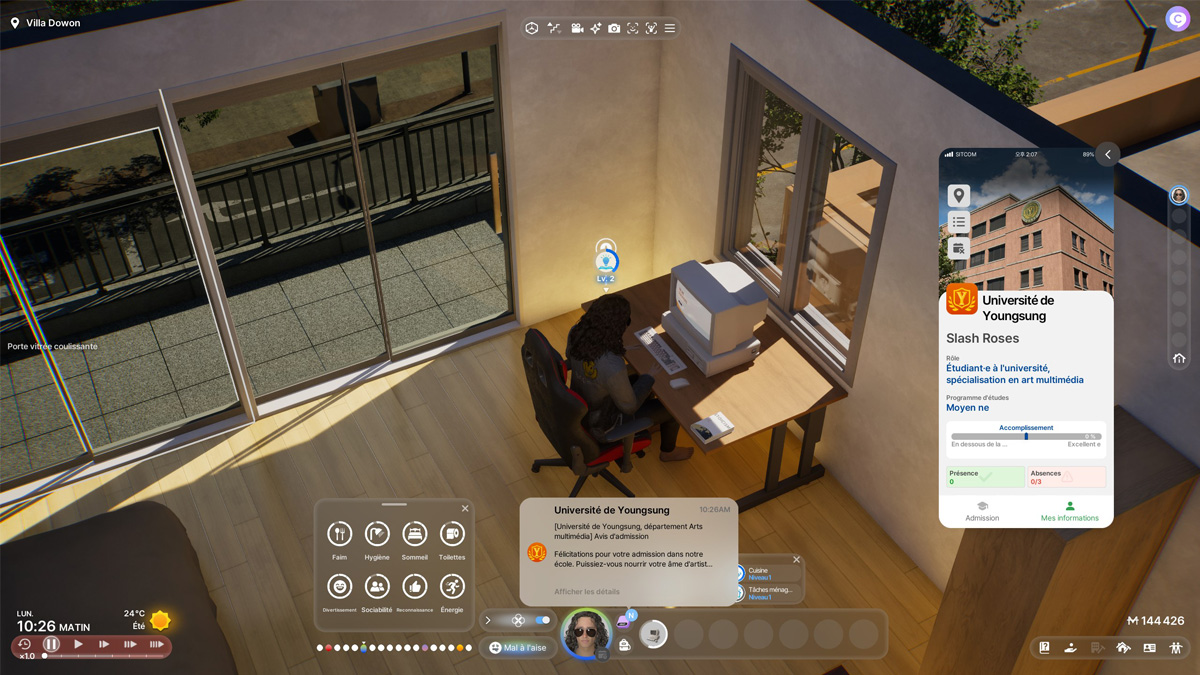Open the map pin icon on the phone

pyautogui.click(x=958, y=196)
